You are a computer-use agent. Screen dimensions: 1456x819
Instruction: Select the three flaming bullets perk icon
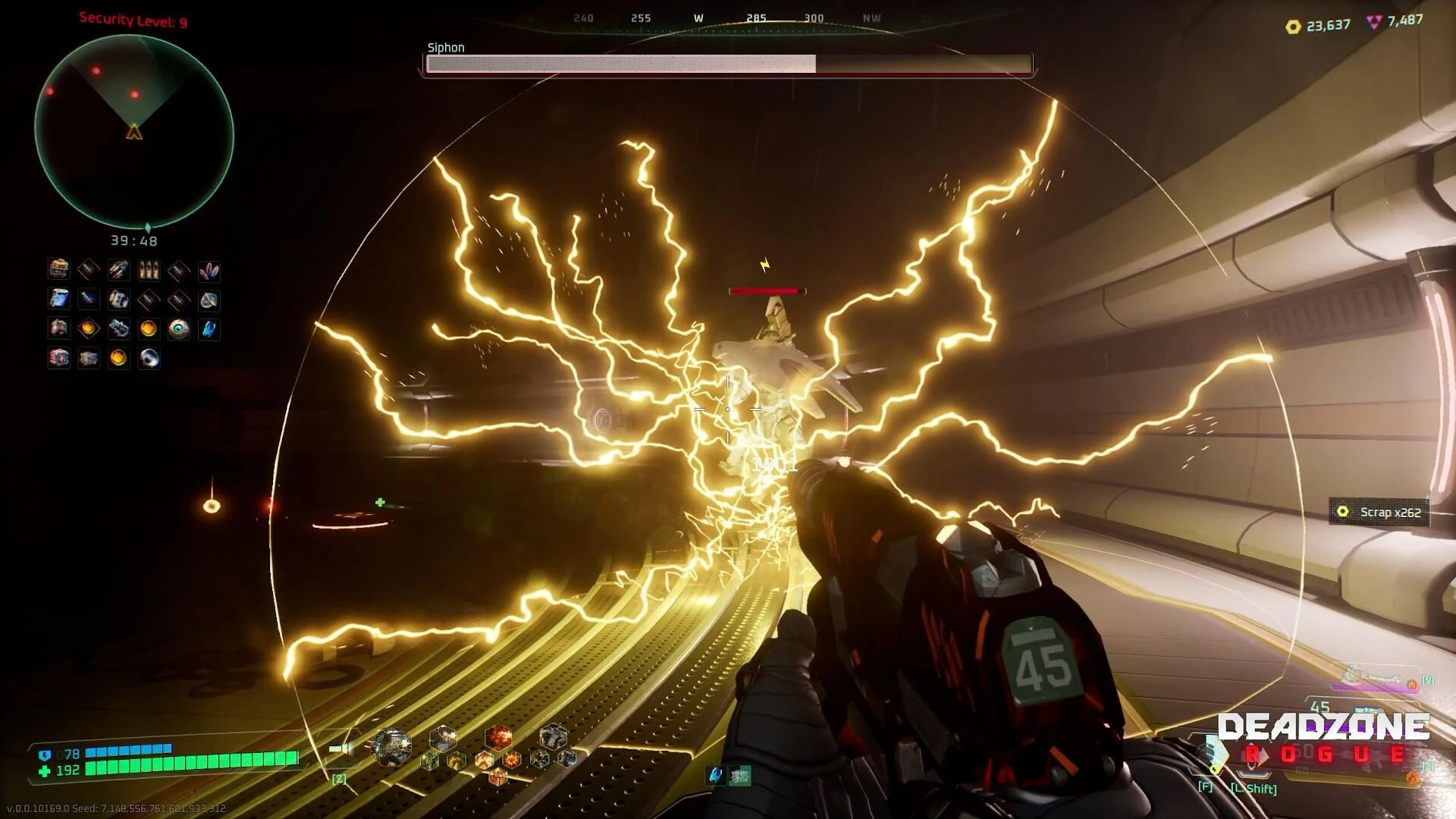pyautogui.click(x=149, y=271)
